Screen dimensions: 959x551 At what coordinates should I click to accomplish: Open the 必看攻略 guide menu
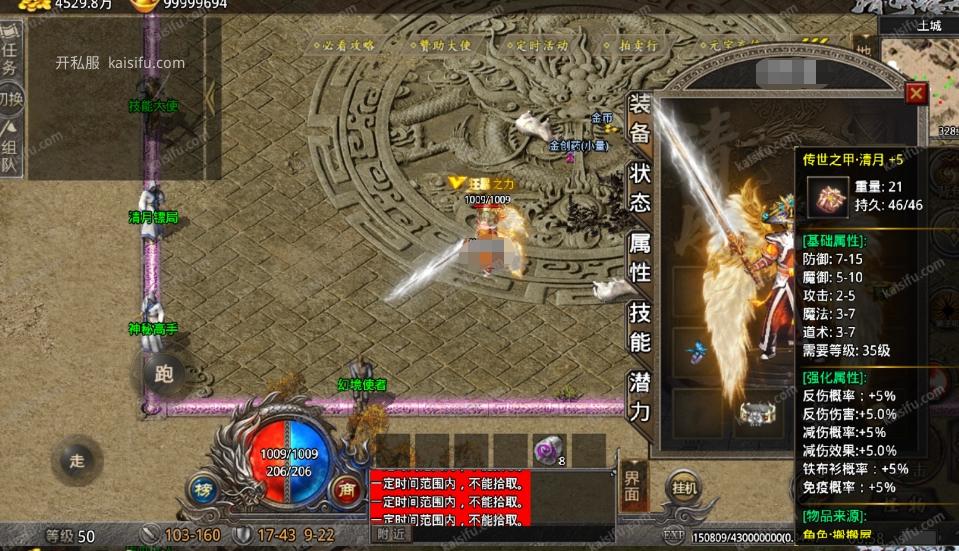click(x=345, y=45)
